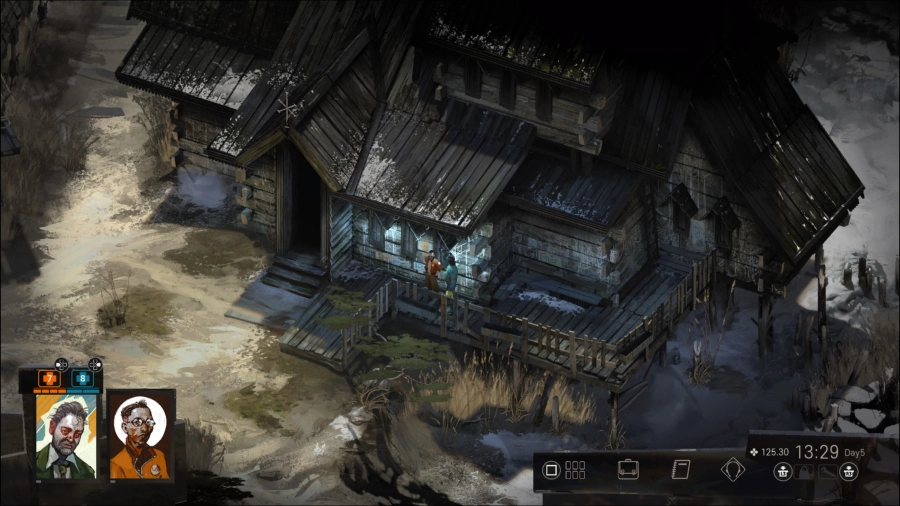The image size is (900, 506).
Task: Use the blue morale healing charge
Action: coord(81,379)
